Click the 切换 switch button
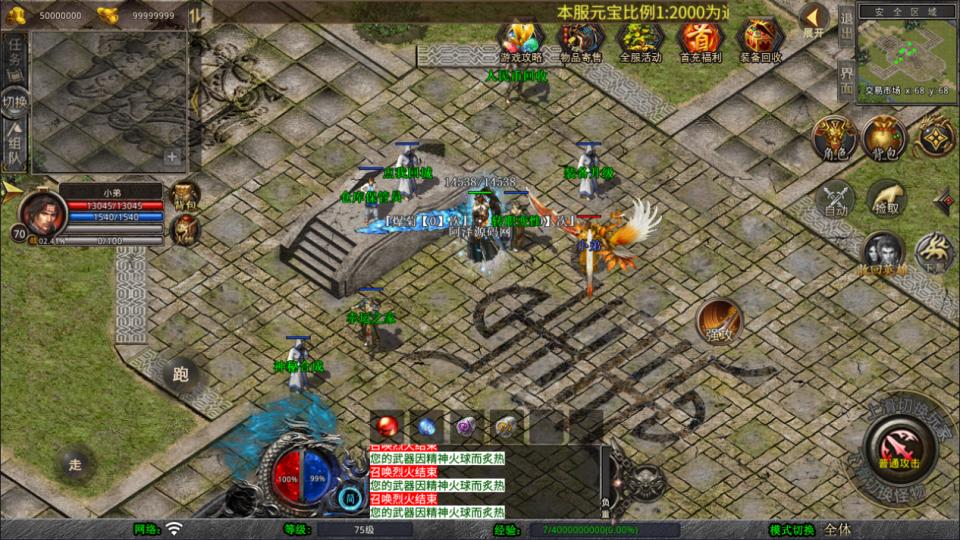Image resolution: width=960 pixels, height=540 pixels. (x=15, y=102)
